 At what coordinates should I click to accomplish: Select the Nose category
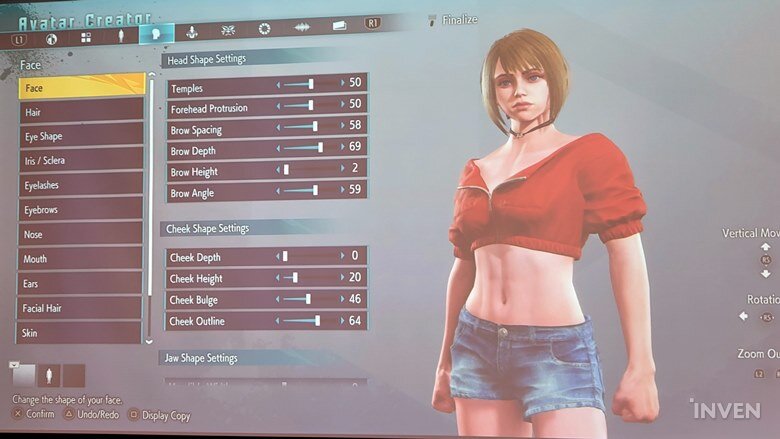point(80,234)
